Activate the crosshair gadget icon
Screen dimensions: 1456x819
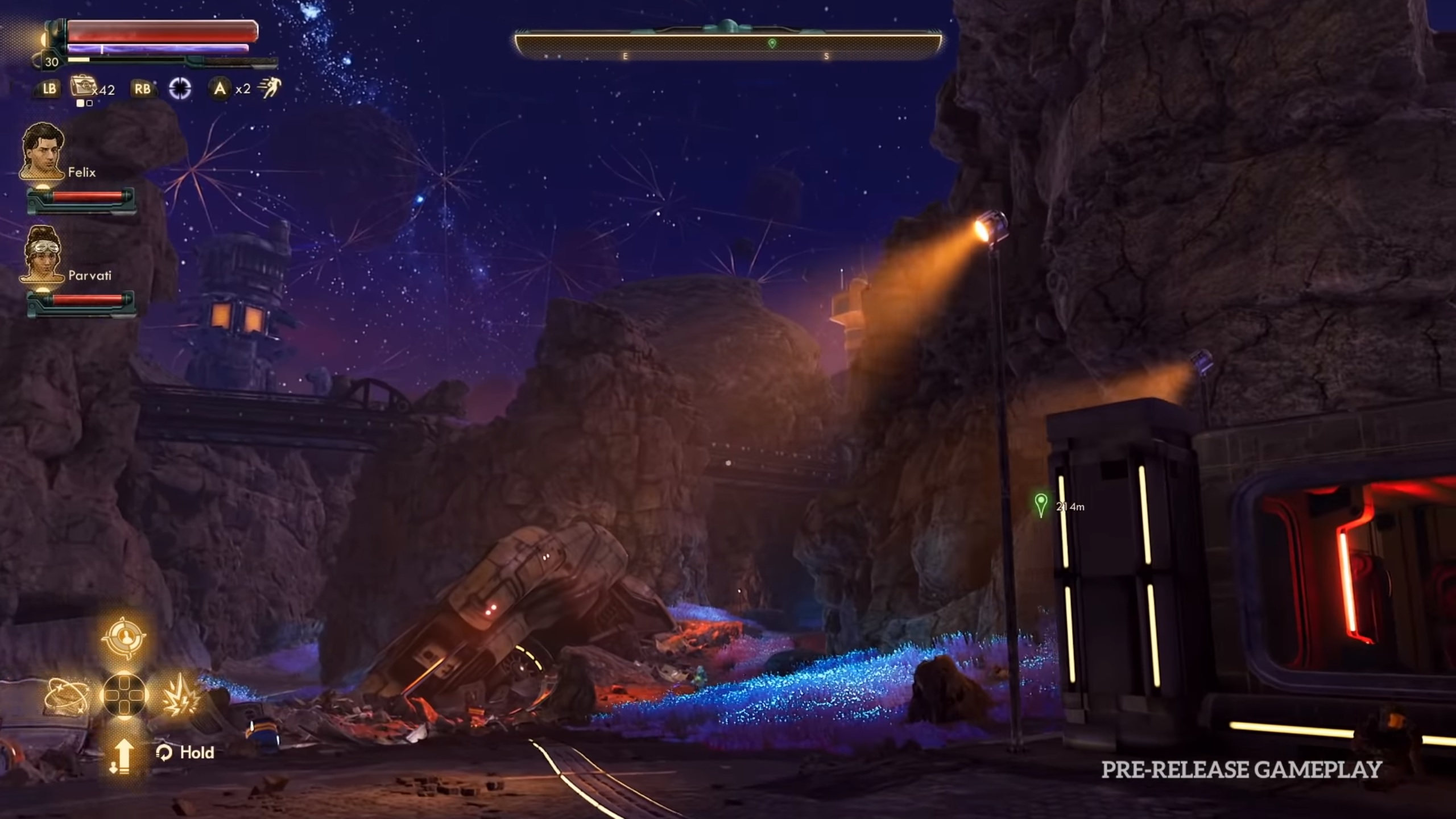point(180,88)
